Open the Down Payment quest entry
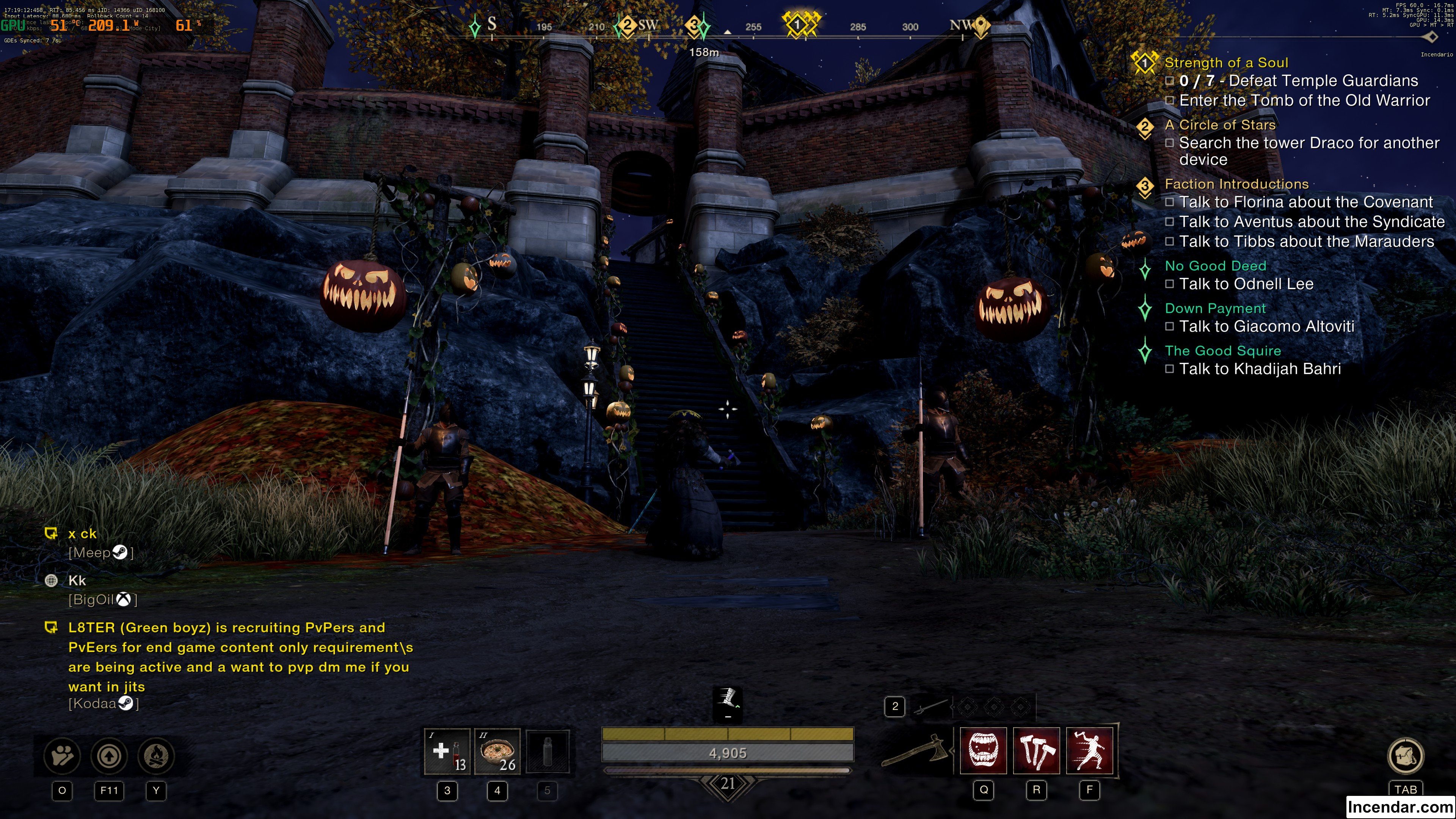Image resolution: width=1456 pixels, height=819 pixels. (x=1214, y=309)
